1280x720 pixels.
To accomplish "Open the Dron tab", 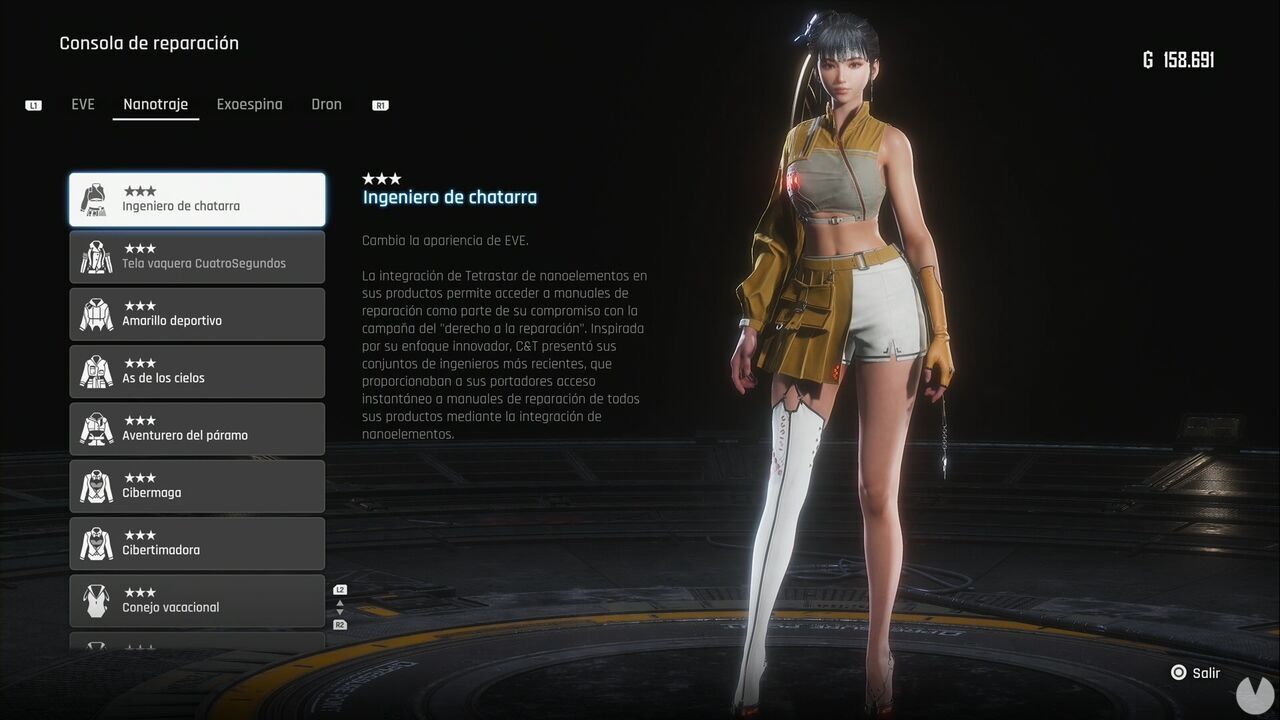I will tap(327, 103).
